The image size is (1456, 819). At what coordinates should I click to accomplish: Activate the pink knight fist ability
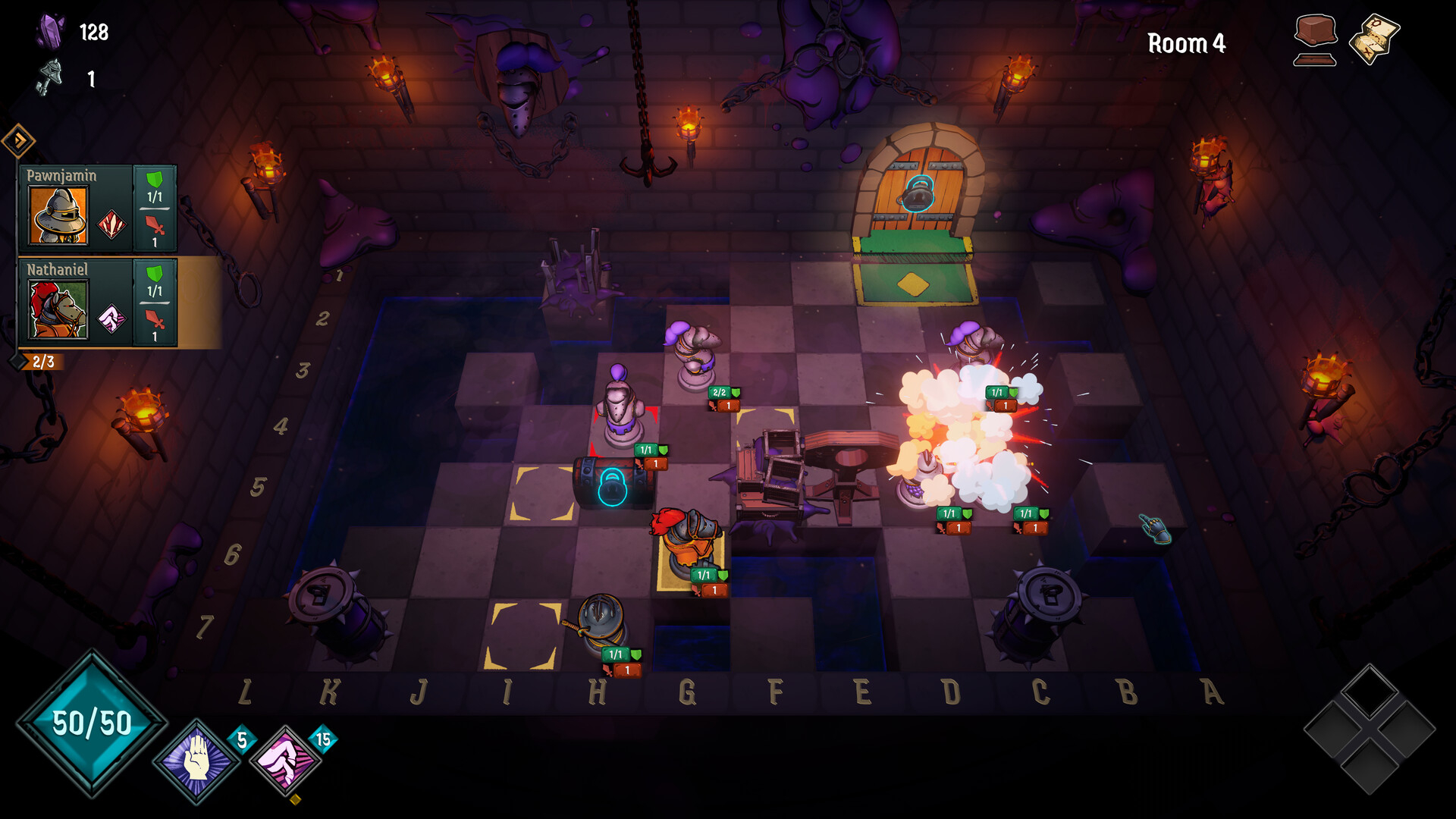click(x=285, y=761)
